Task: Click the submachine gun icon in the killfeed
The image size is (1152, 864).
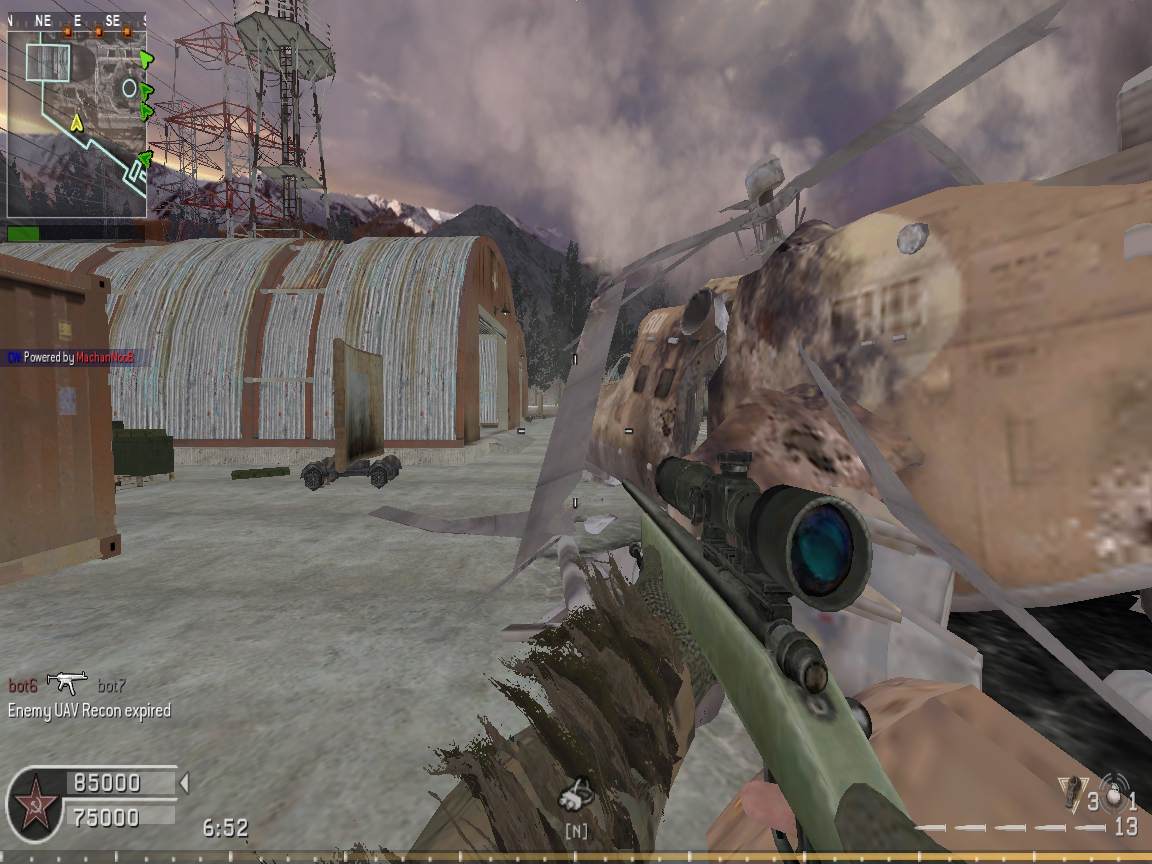Action: coord(67,683)
